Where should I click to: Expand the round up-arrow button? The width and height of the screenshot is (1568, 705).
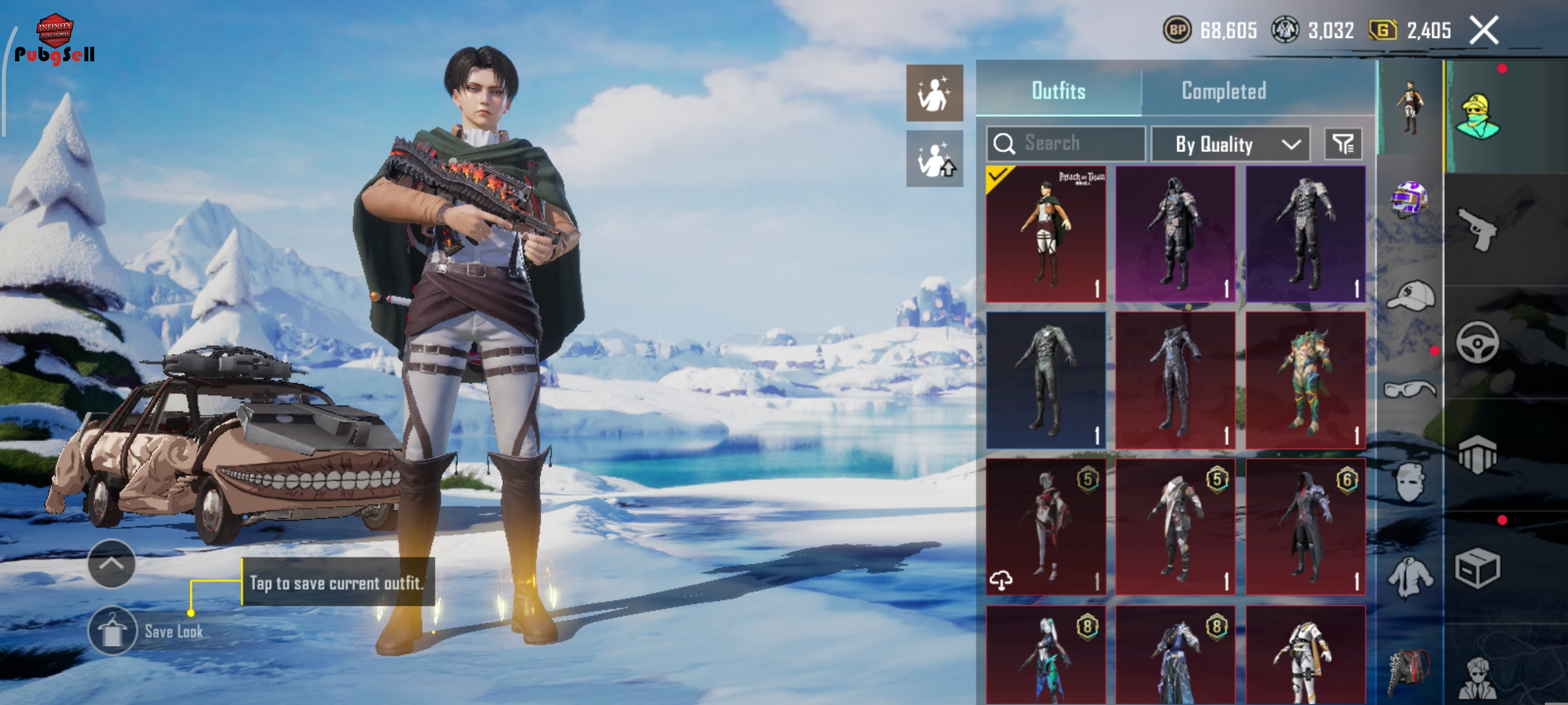coord(112,563)
